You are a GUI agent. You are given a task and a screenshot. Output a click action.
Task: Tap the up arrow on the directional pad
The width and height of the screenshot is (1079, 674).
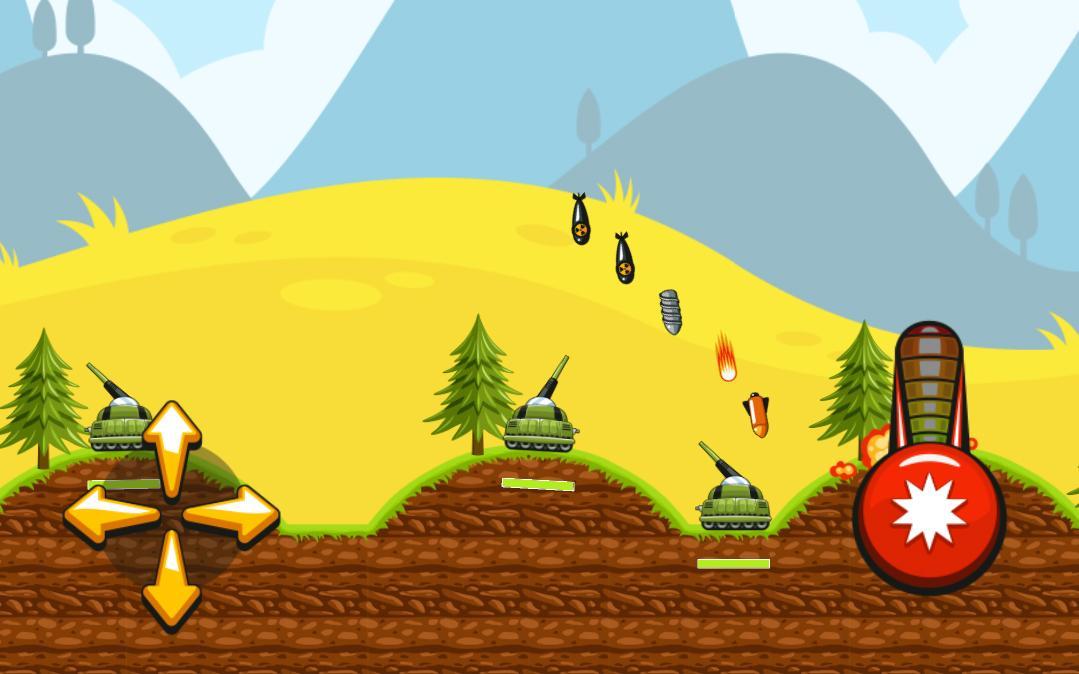(x=172, y=444)
